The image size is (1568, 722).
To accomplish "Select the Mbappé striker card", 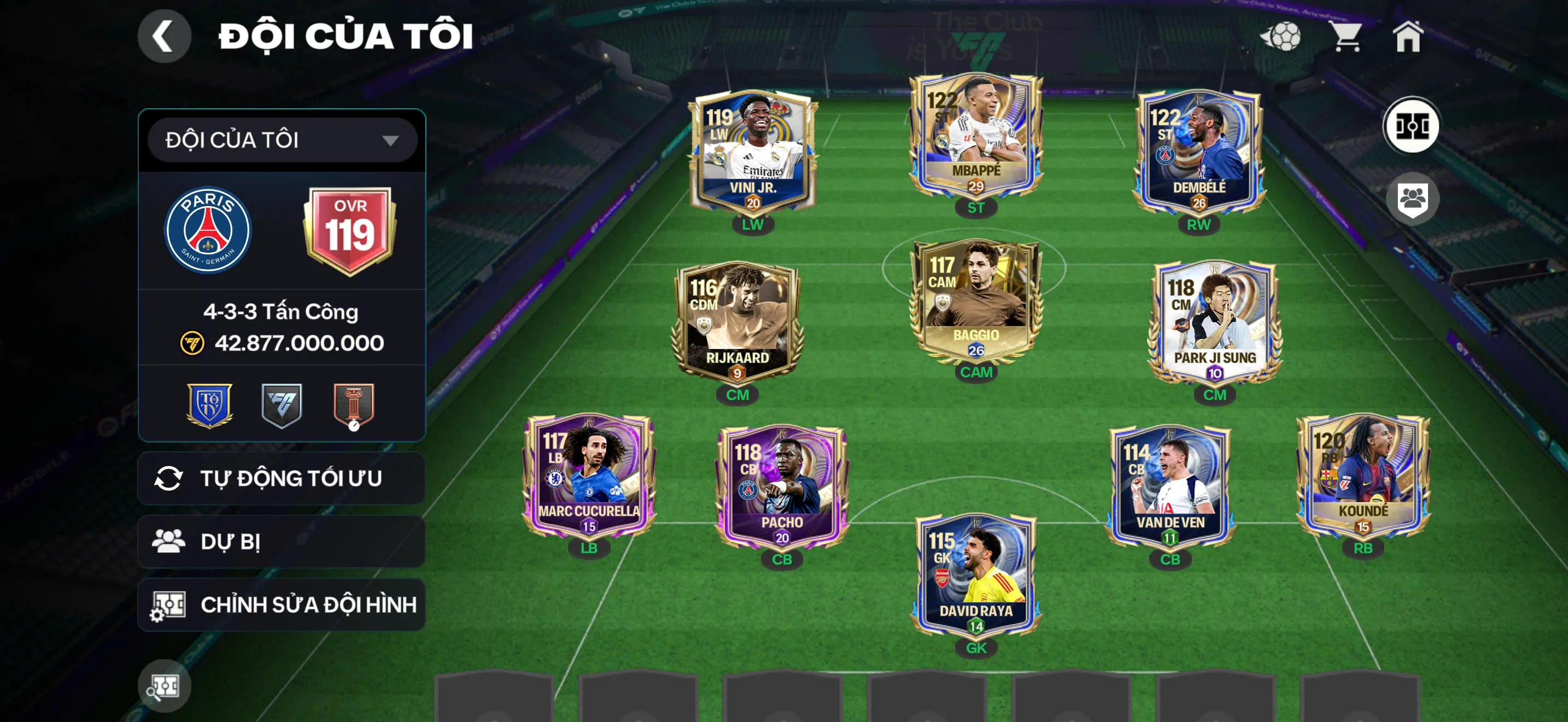I will (976, 137).
